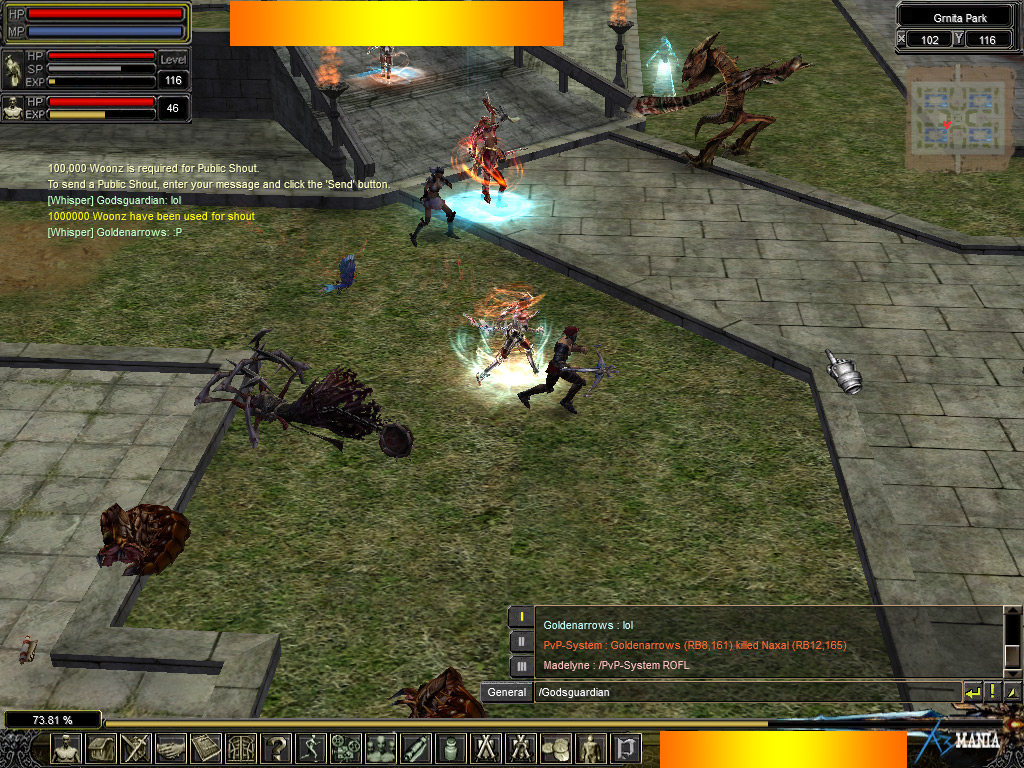Open the General chat channel selector
The width and height of the screenshot is (1024, 768).
(x=507, y=692)
